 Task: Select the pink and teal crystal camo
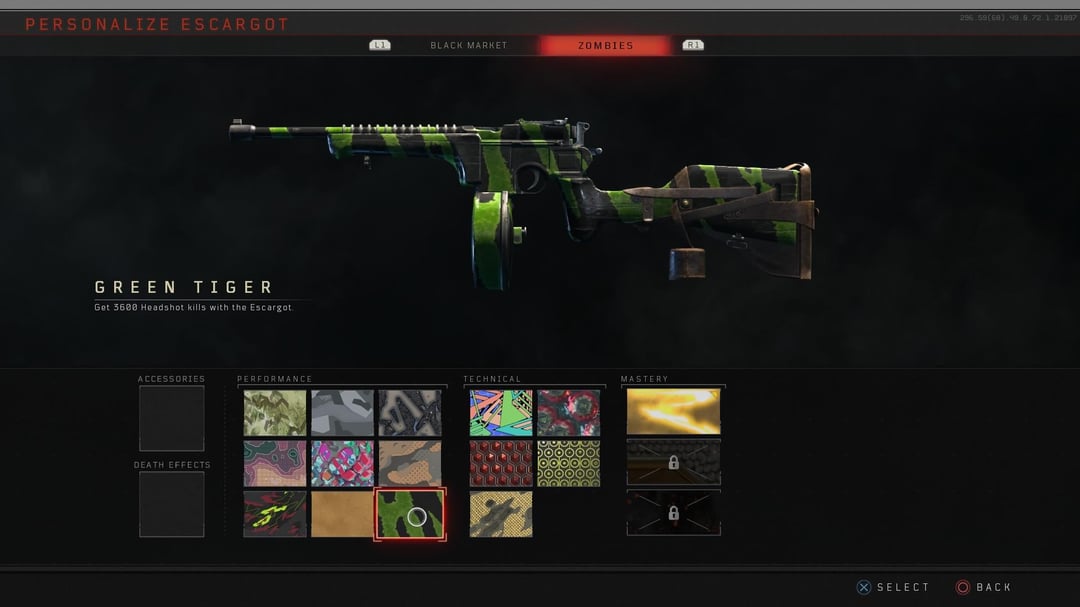[x=342, y=463]
